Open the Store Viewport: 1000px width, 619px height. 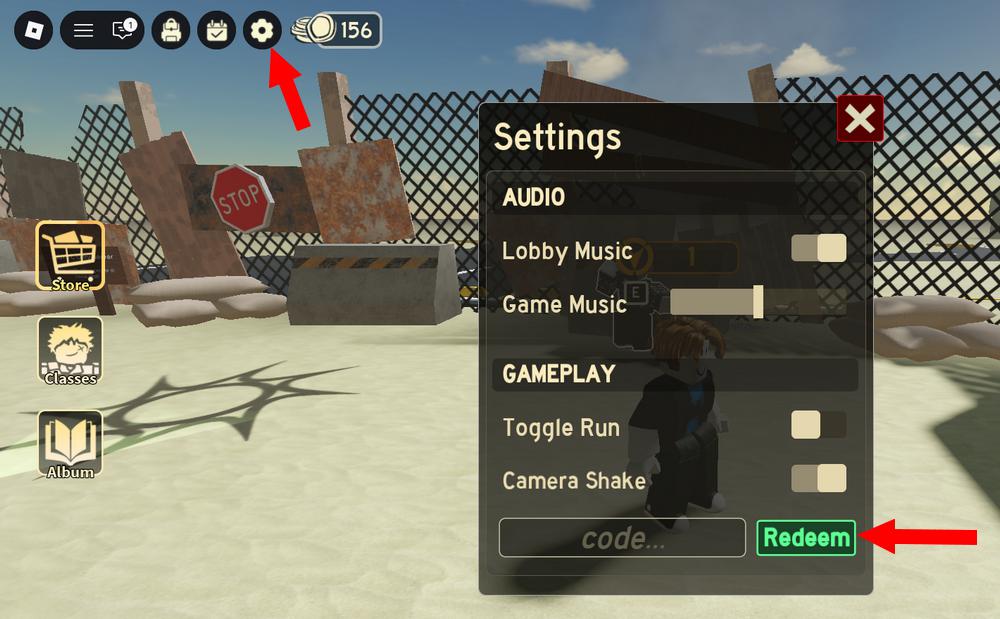coord(70,257)
